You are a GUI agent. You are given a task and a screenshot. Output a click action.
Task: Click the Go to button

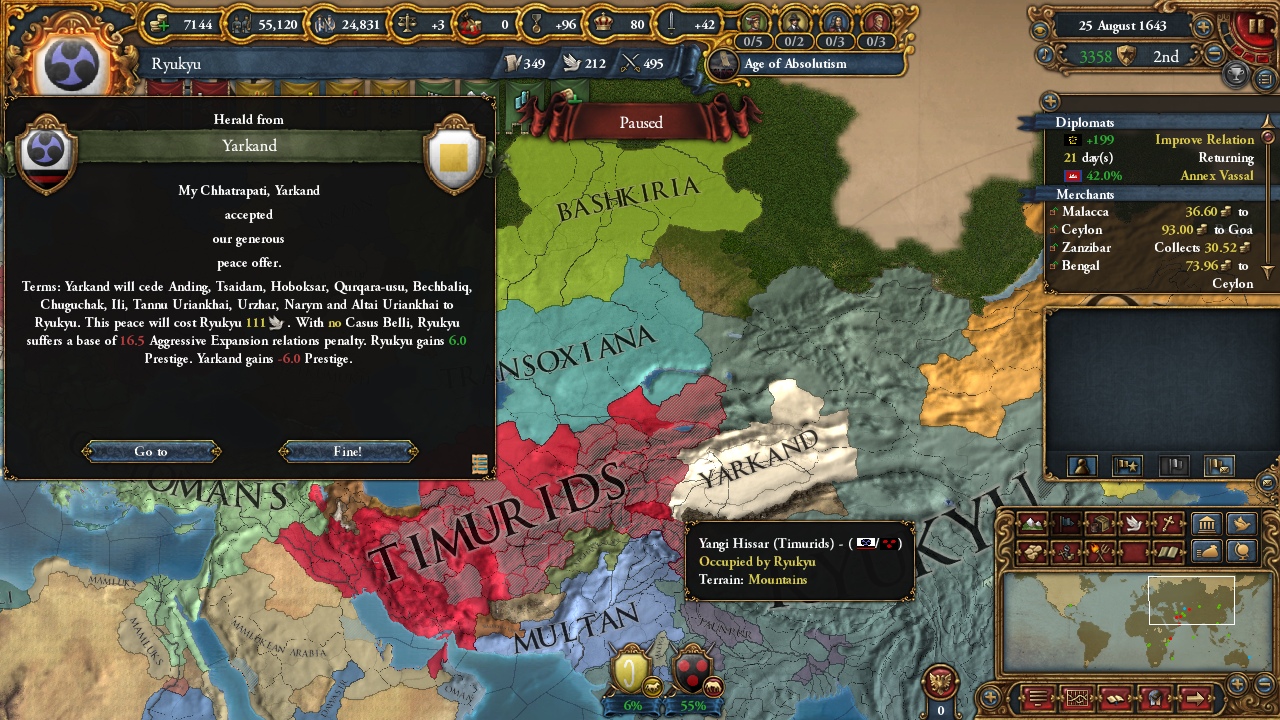point(151,452)
